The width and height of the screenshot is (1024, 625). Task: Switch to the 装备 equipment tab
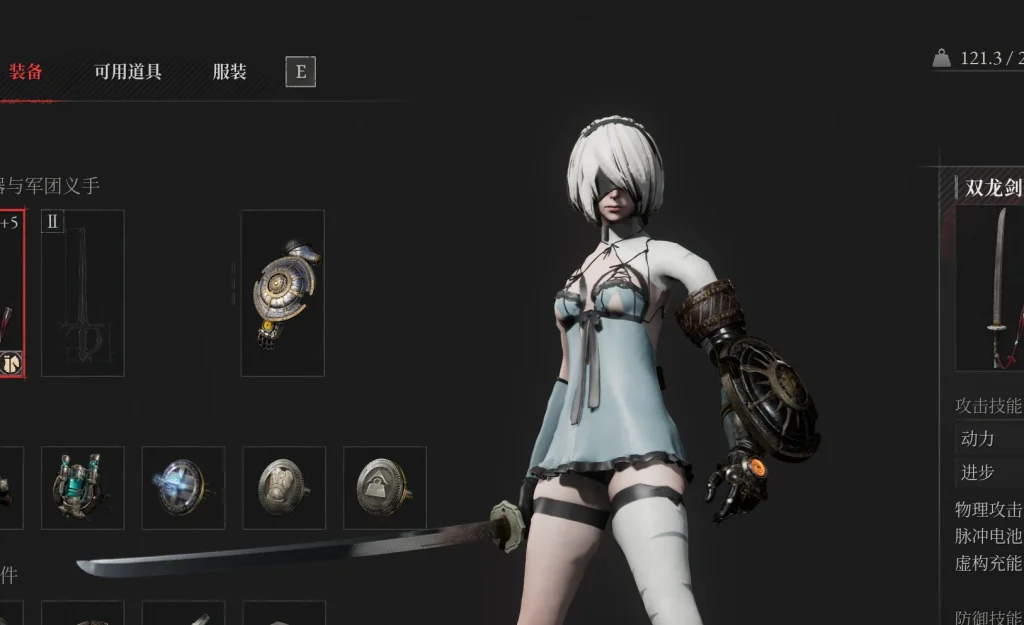(26, 72)
